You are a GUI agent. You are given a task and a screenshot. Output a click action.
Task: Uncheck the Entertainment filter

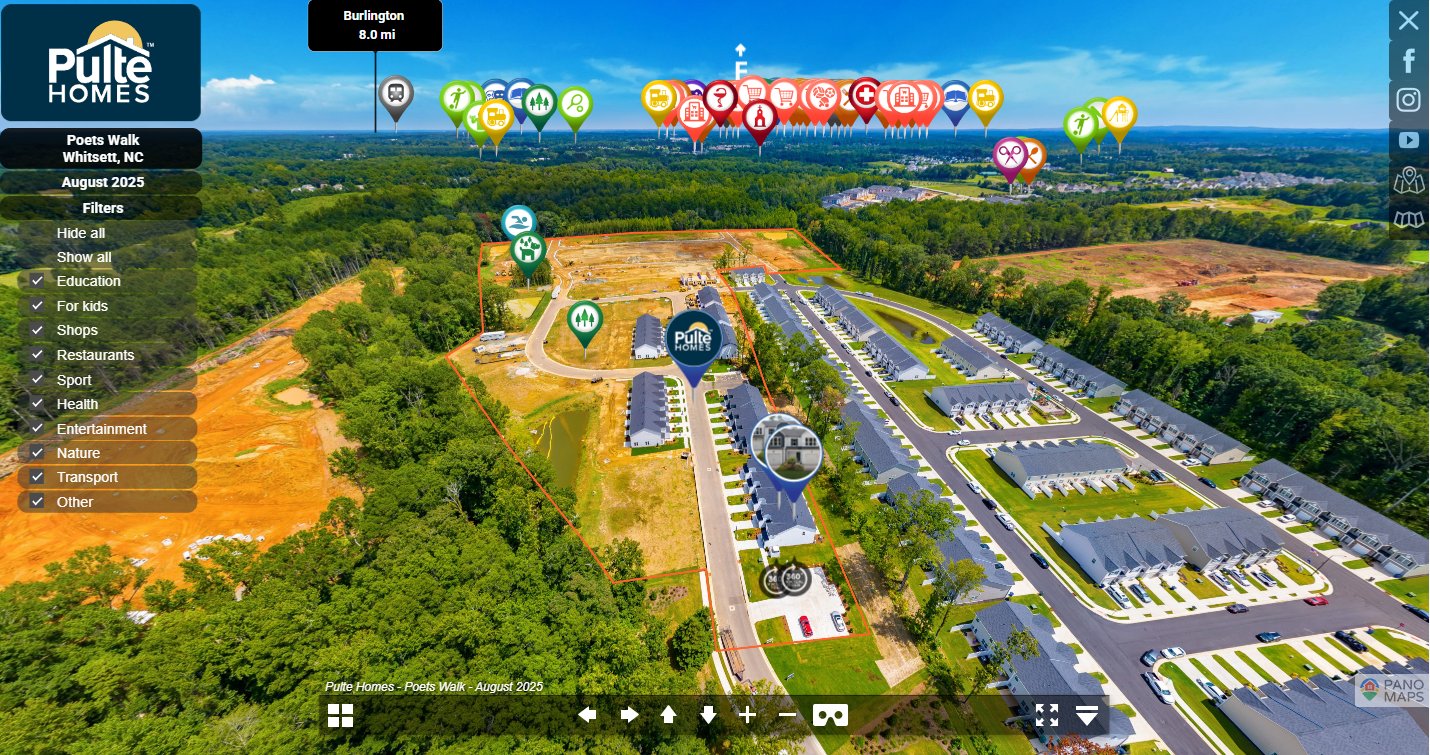coord(38,429)
